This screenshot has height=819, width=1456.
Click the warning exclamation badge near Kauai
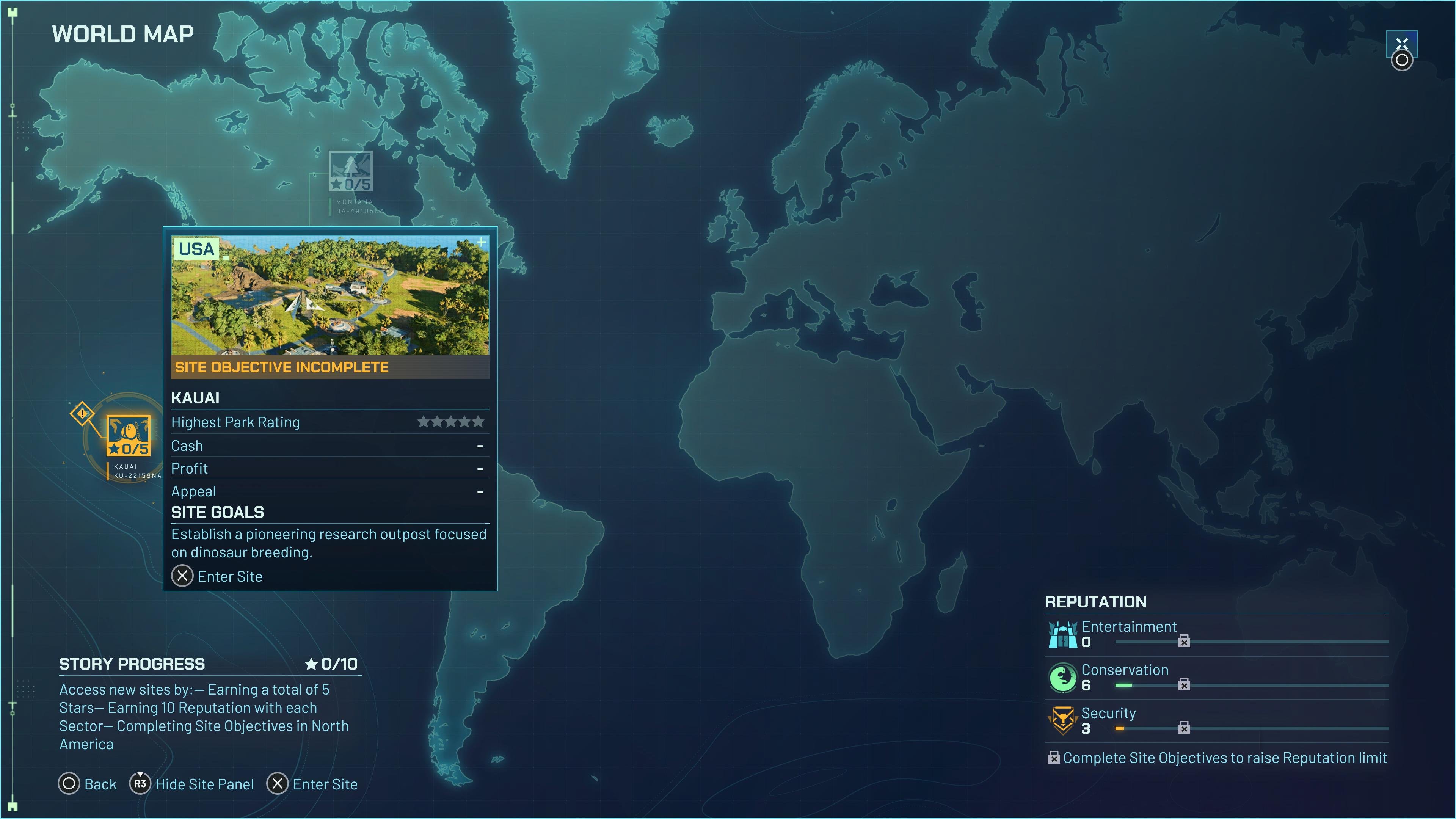coord(83,414)
